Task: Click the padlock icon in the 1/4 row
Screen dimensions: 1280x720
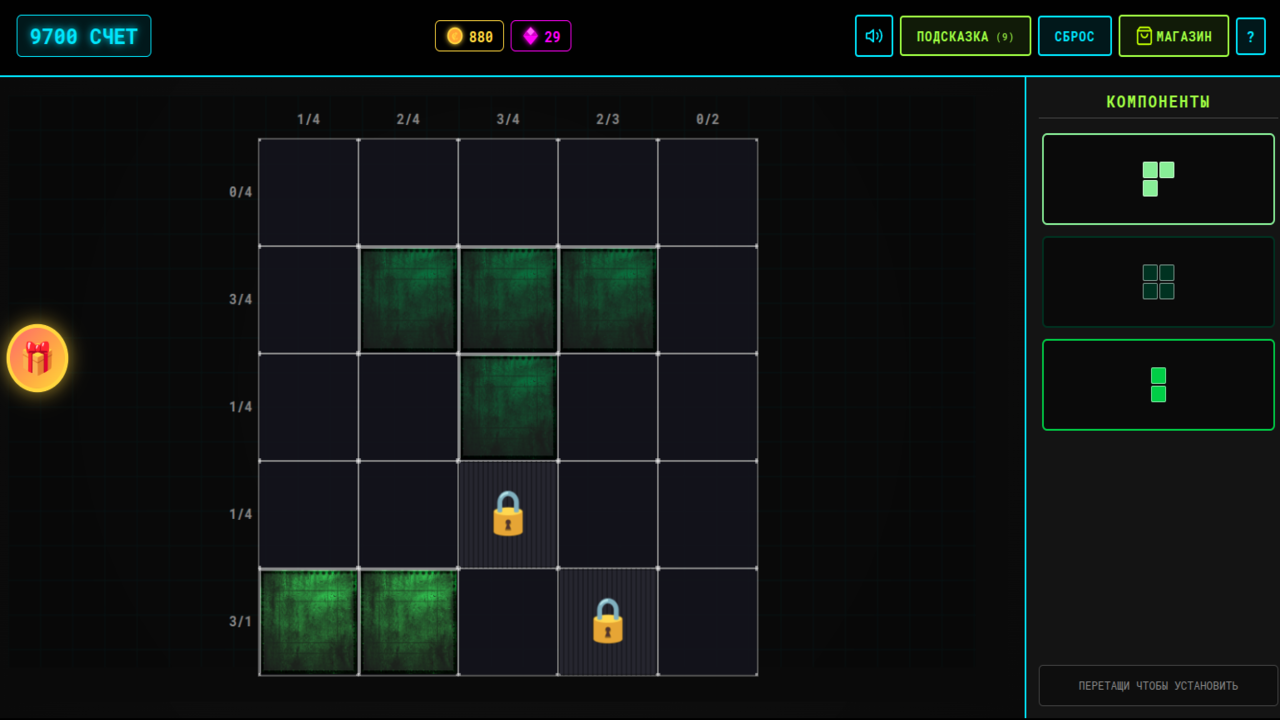Action: click(508, 514)
